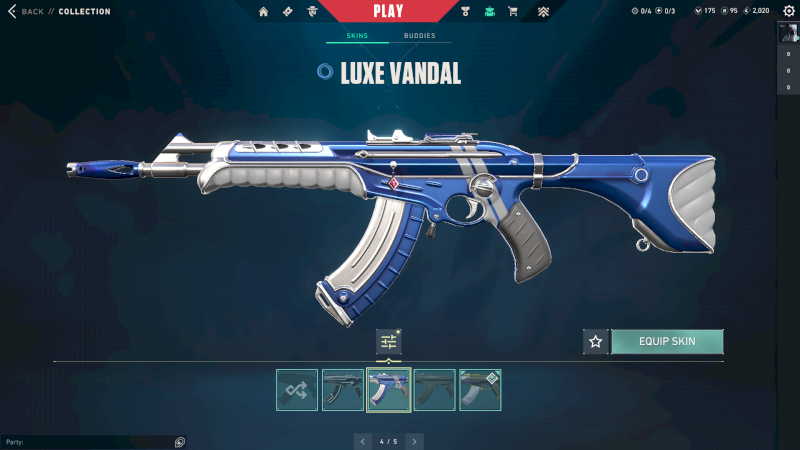Go to the previous skin page arrow

click(362, 441)
